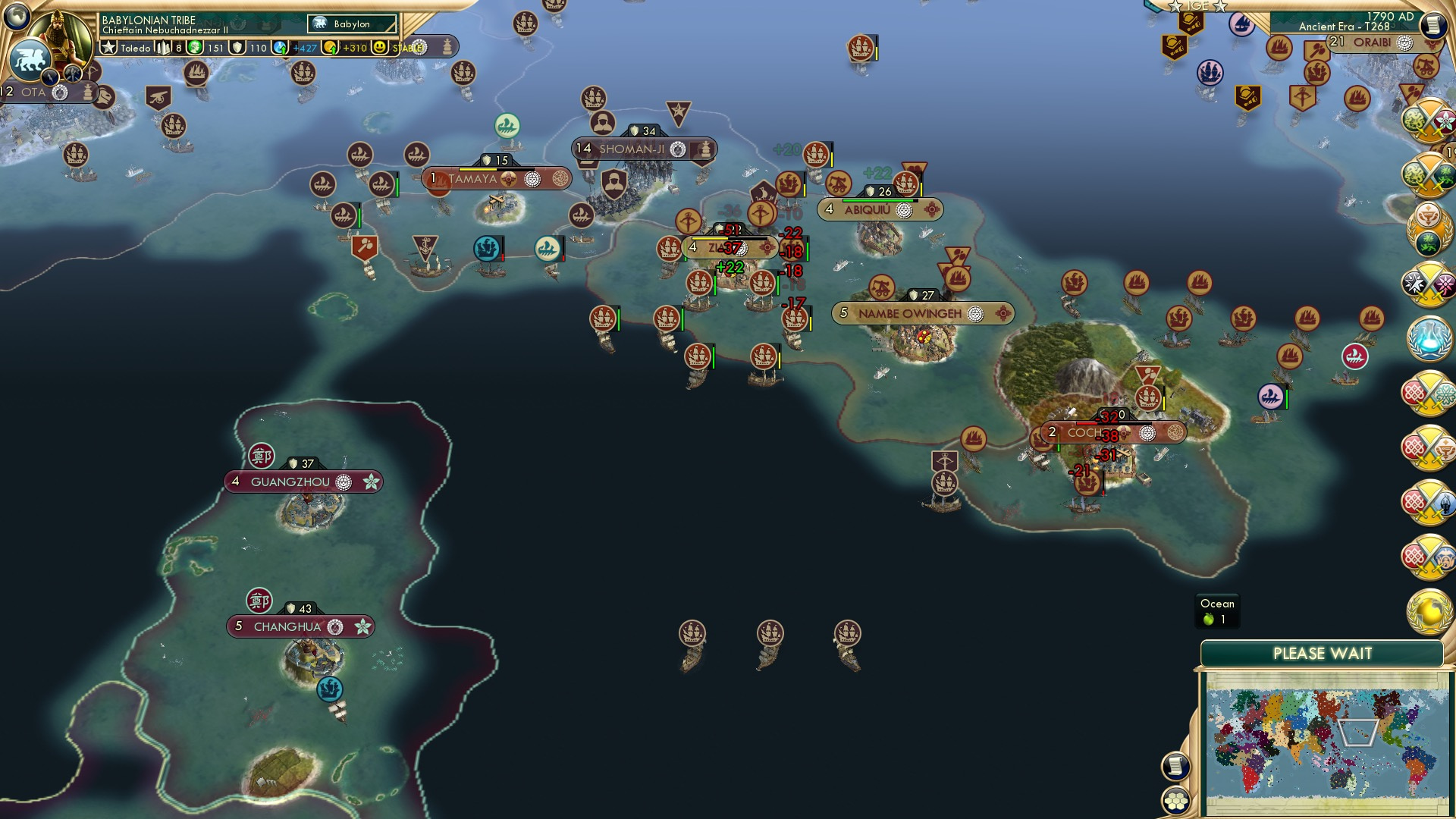Toggle the hex overlay icon below the minimap

1175,801
